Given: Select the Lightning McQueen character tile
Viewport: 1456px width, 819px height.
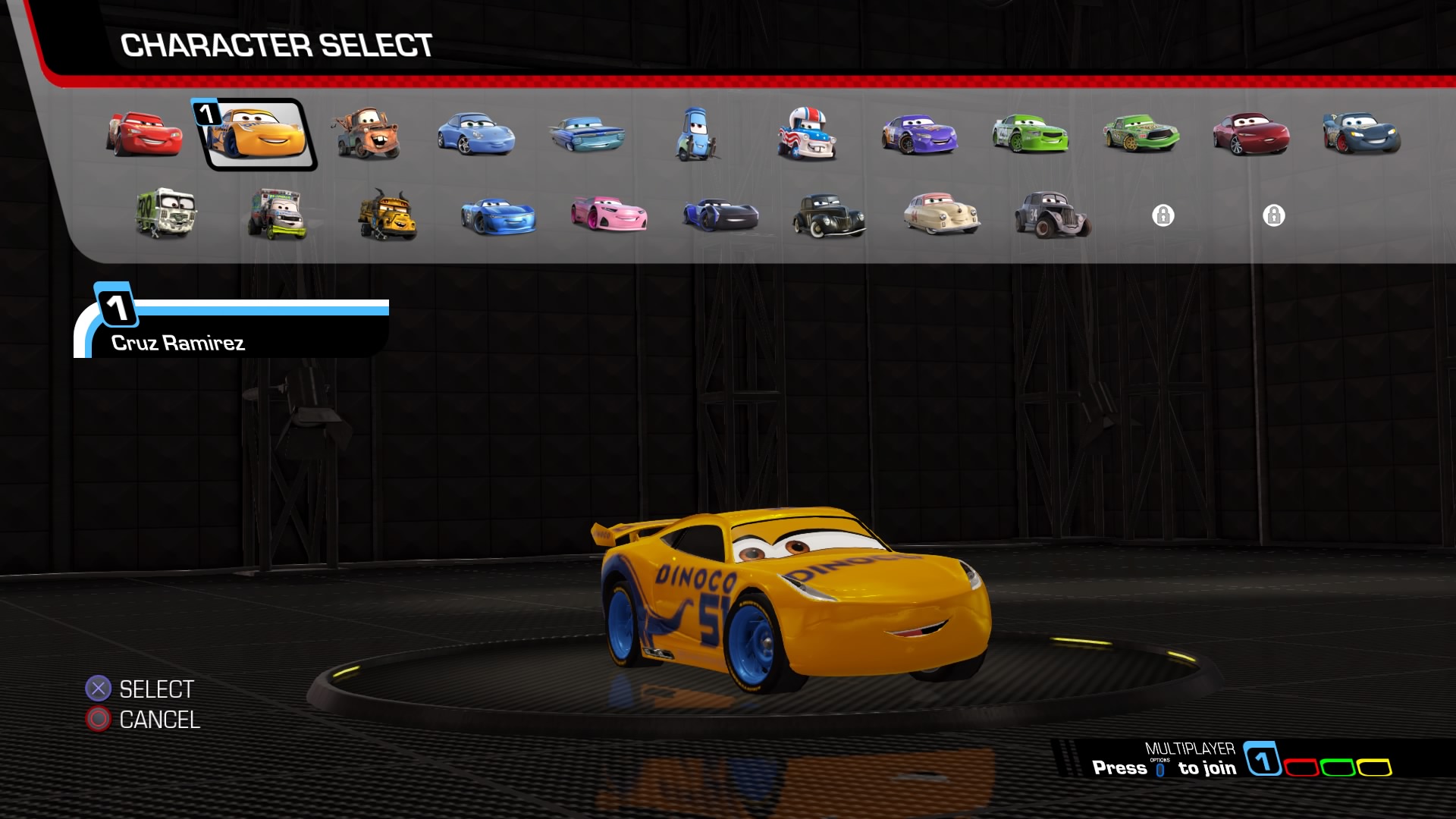Looking at the screenshot, I should pyautogui.click(x=144, y=134).
